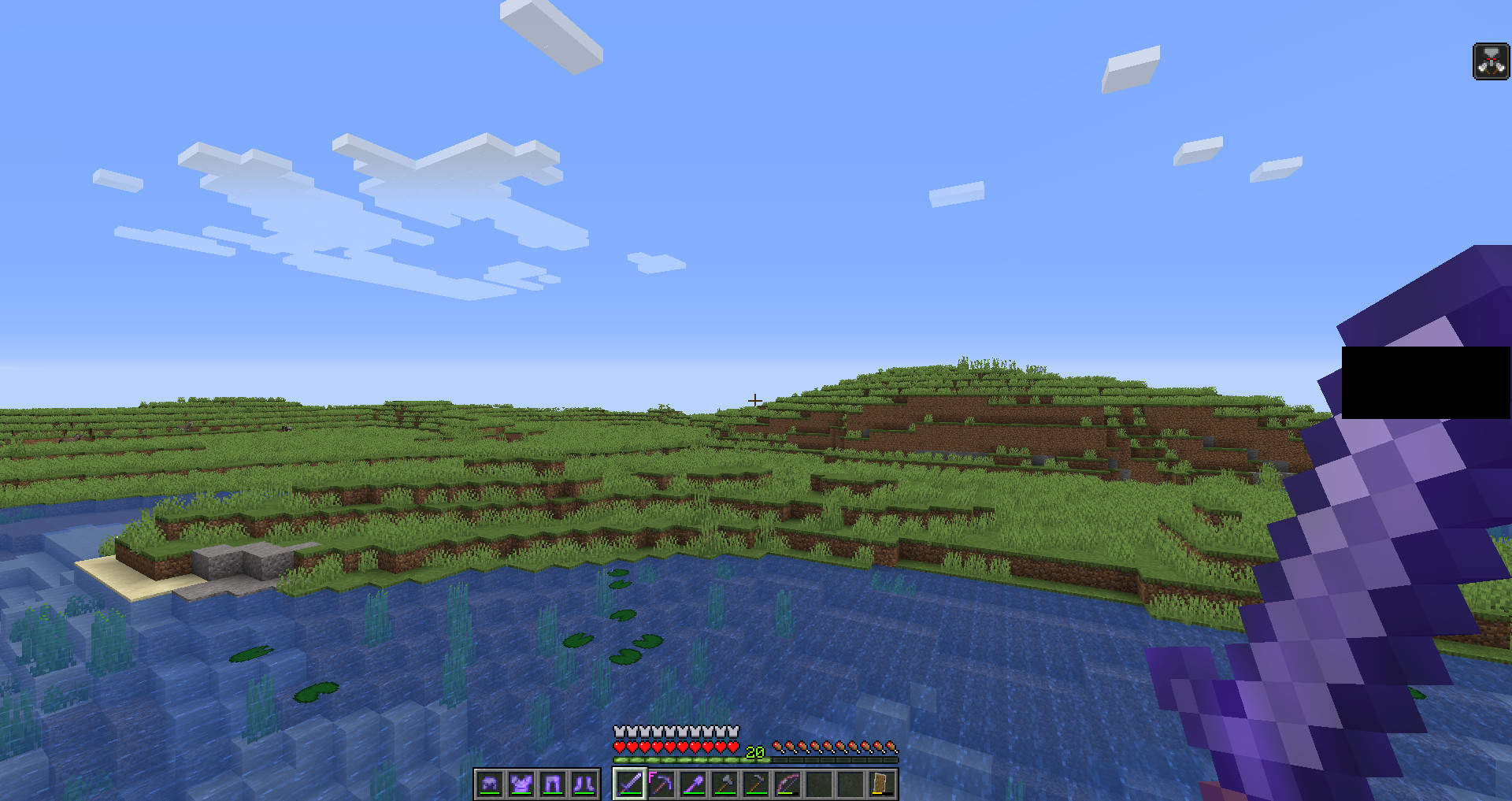This screenshot has width=1512, height=801.
Task: Click the enchanted leggings armor status icon
Action: (x=551, y=784)
